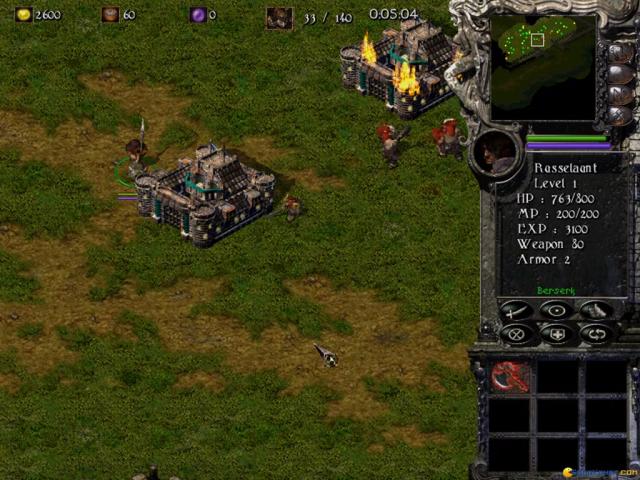Click the beast head command button
Screen dimensions: 640x480
[596, 310]
